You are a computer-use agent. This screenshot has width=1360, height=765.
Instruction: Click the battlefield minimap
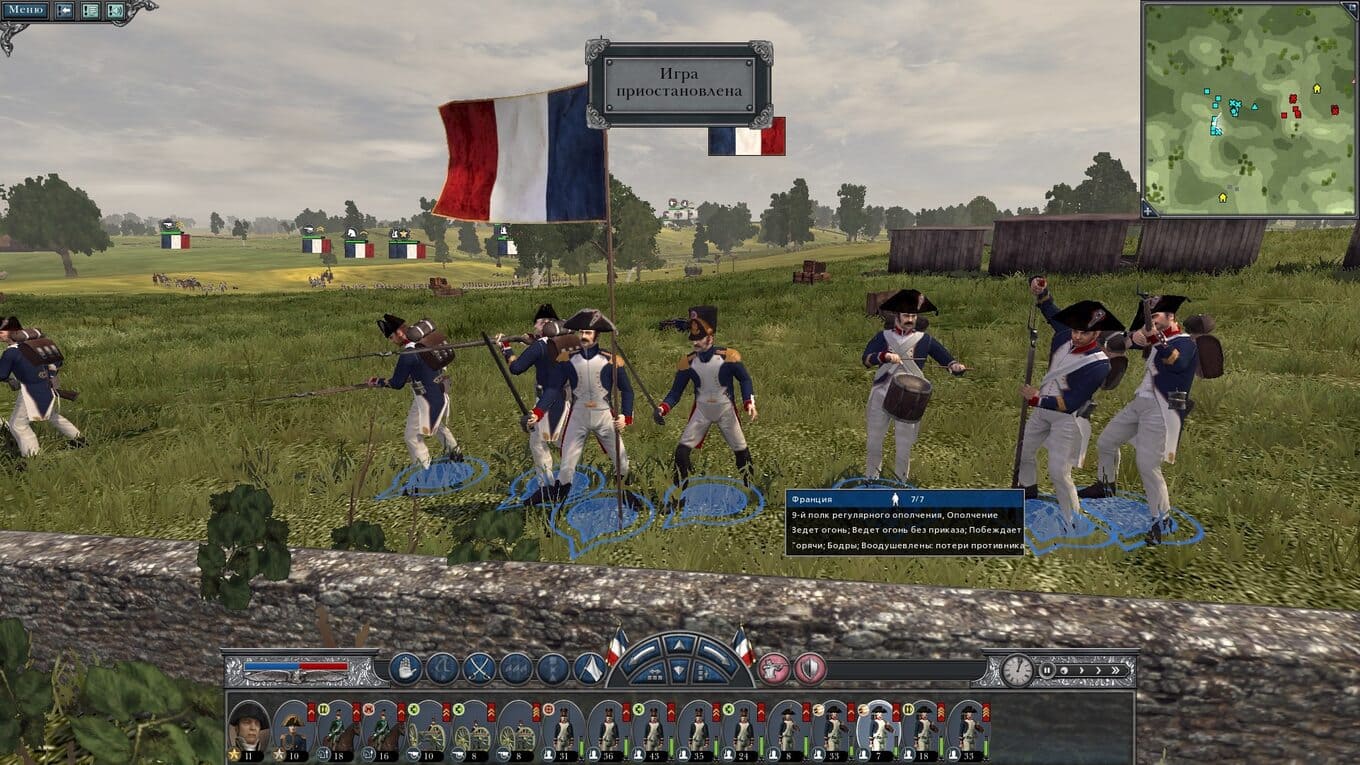(1248, 108)
